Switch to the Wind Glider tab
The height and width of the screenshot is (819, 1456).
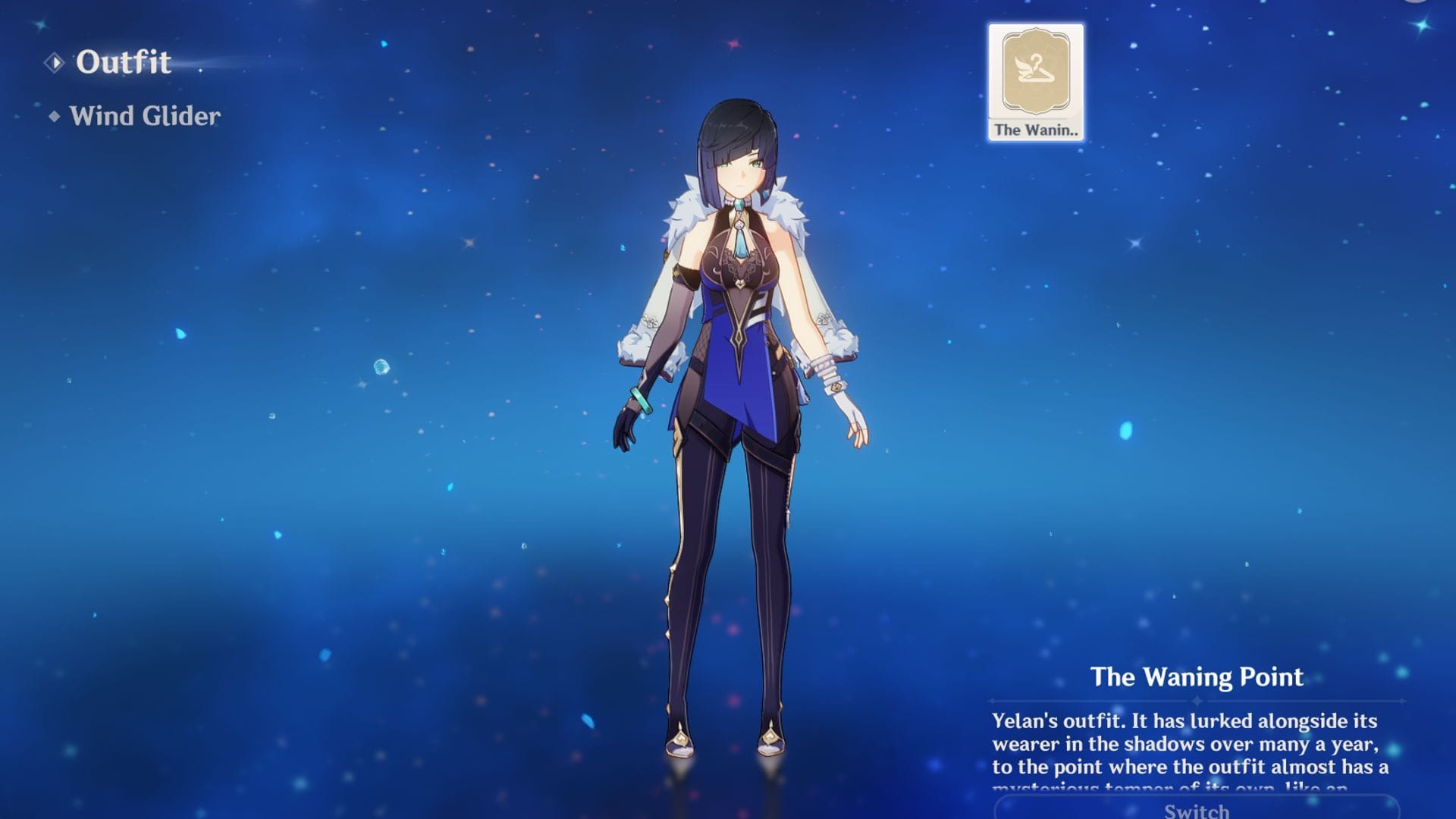click(144, 116)
